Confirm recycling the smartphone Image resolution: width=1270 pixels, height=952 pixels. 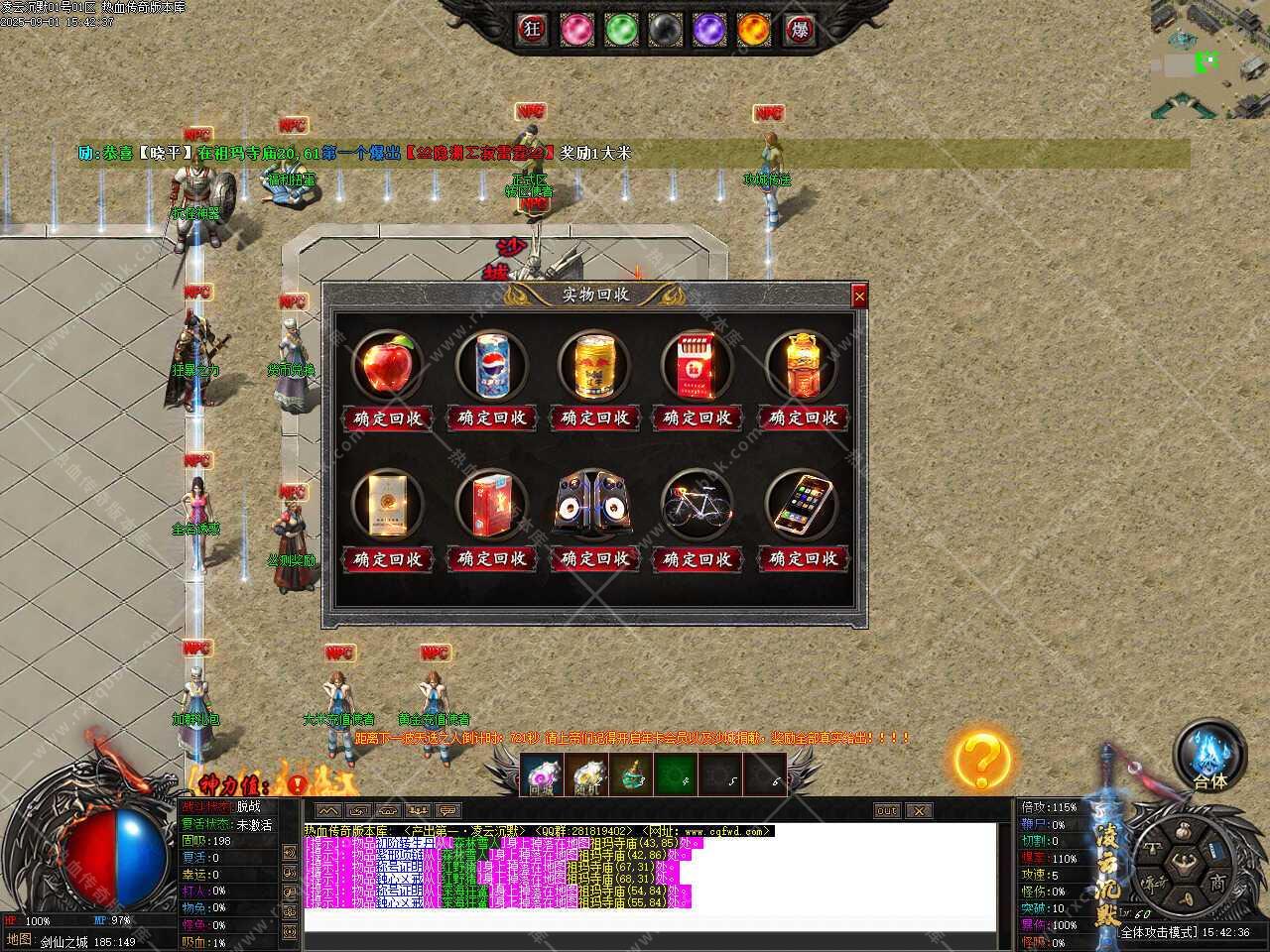tap(804, 559)
